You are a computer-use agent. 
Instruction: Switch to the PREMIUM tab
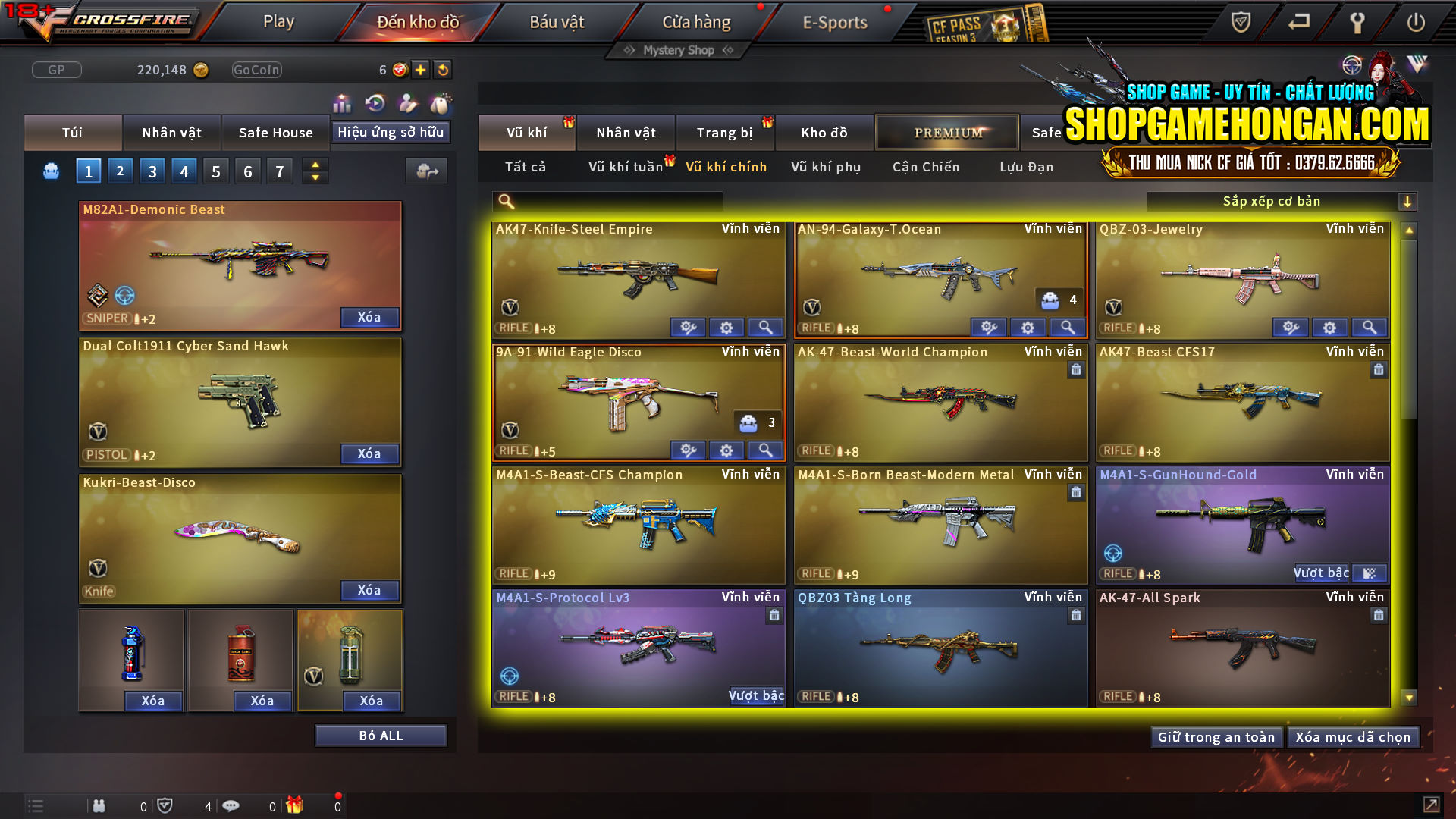click(x=947, y=132)
